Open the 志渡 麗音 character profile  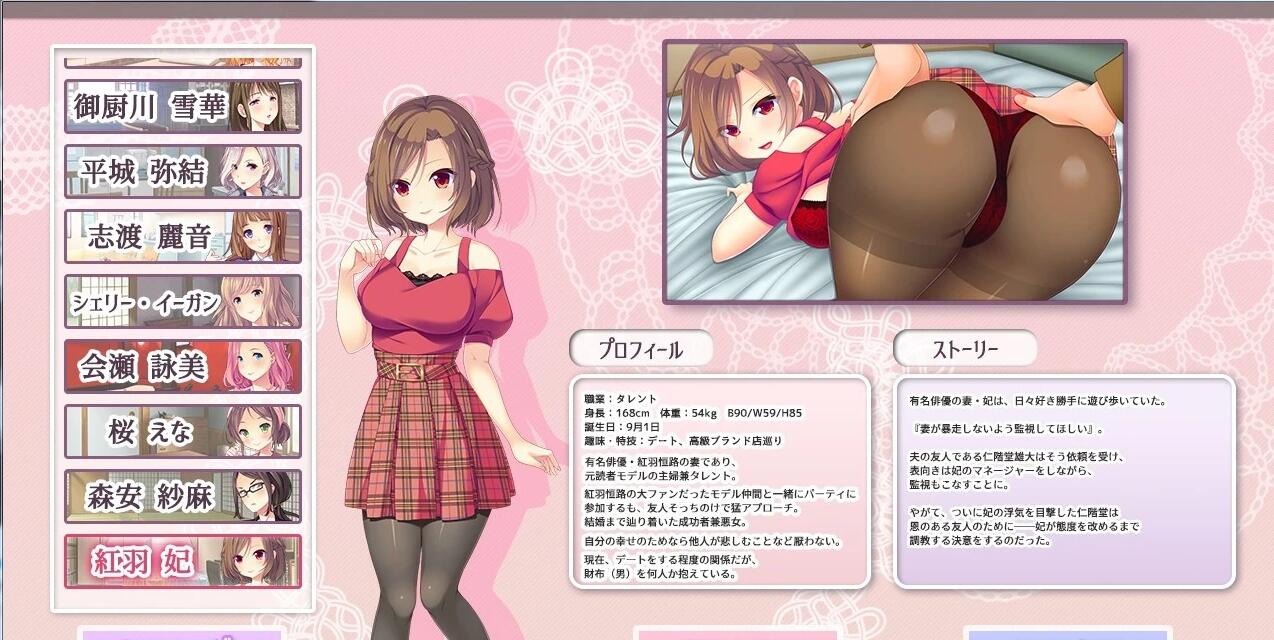coord(183,236)
